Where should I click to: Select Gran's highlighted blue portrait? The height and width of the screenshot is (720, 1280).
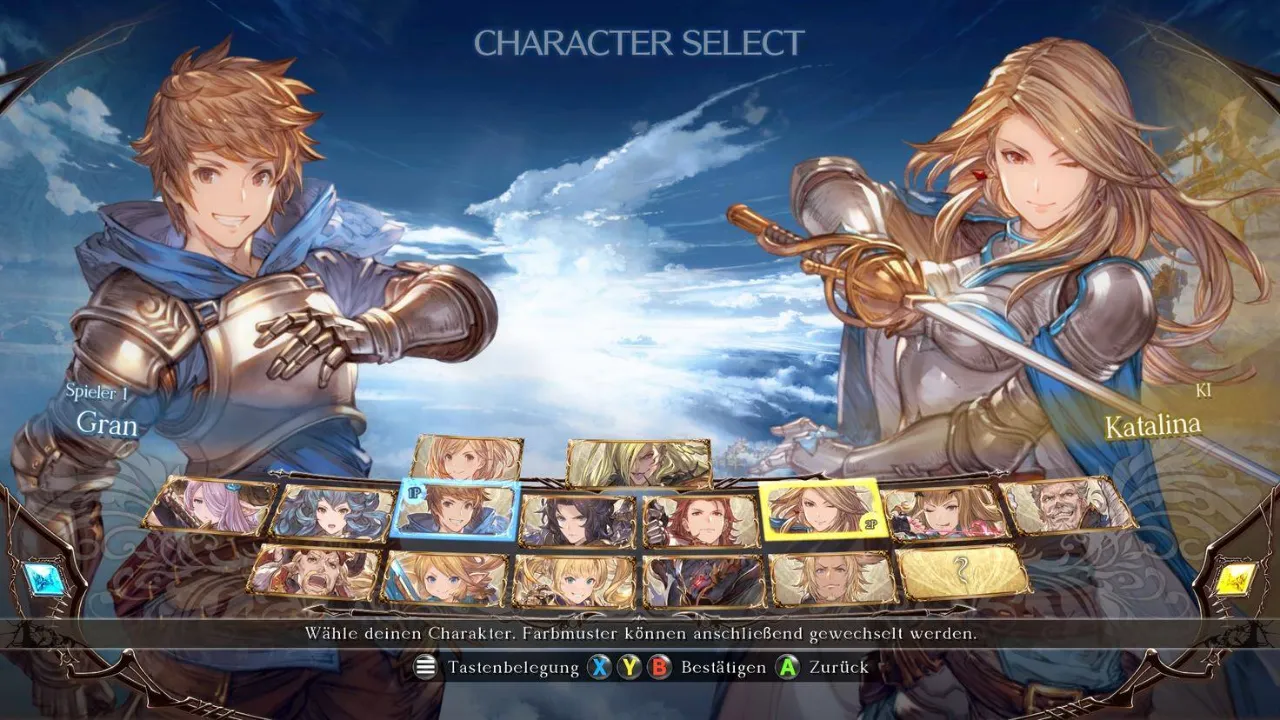pyautogui.click(x=457, y=510)
